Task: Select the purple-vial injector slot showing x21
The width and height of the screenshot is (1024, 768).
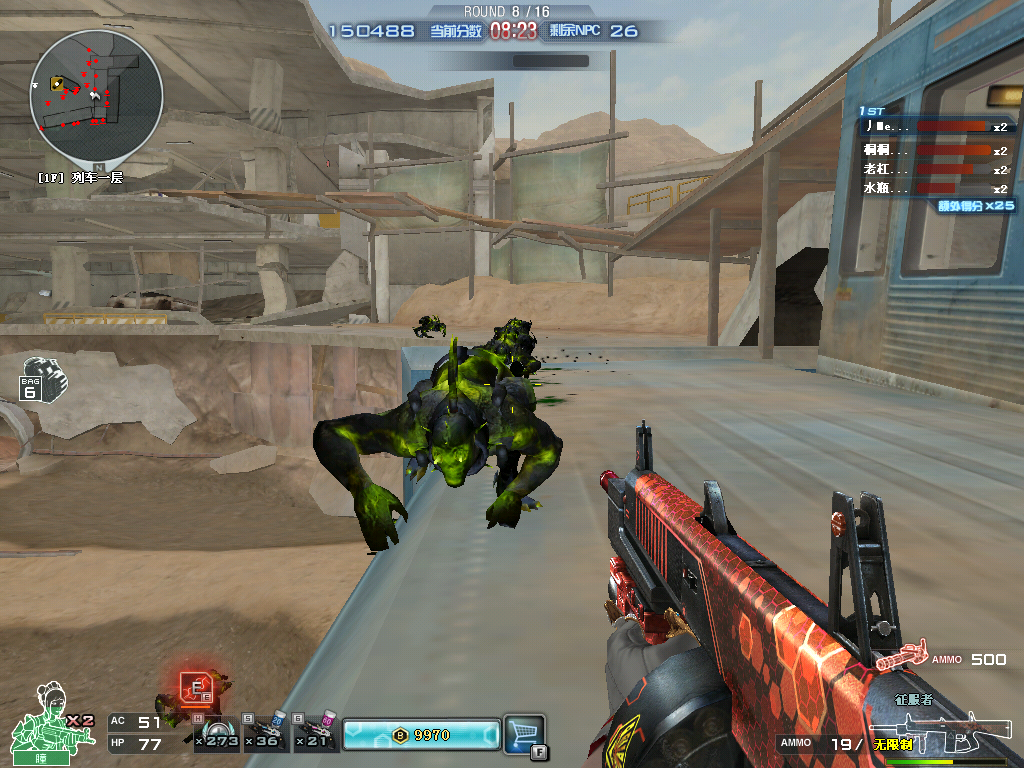Action: 316,735
